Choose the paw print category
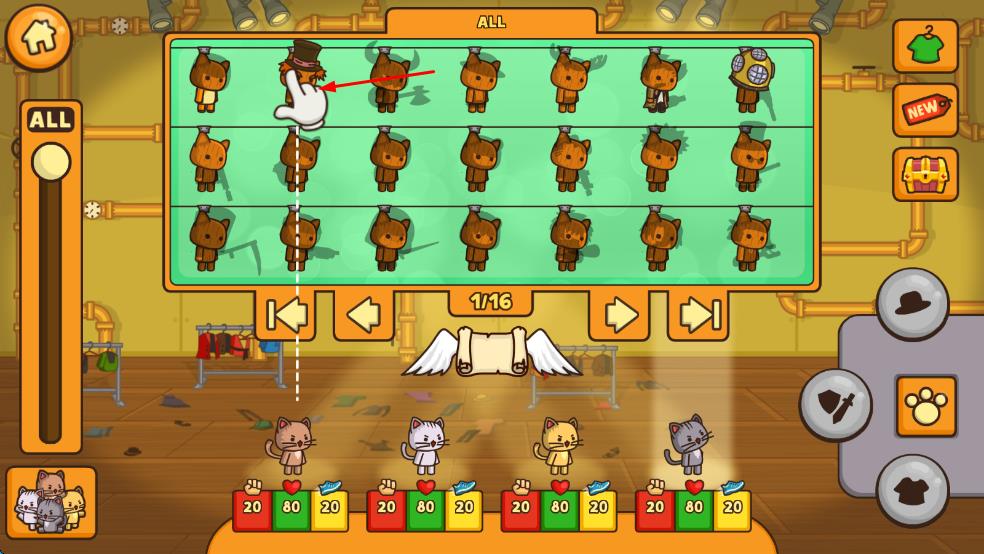The height and width of the screenshot is (554, 984). pos(925,406)
